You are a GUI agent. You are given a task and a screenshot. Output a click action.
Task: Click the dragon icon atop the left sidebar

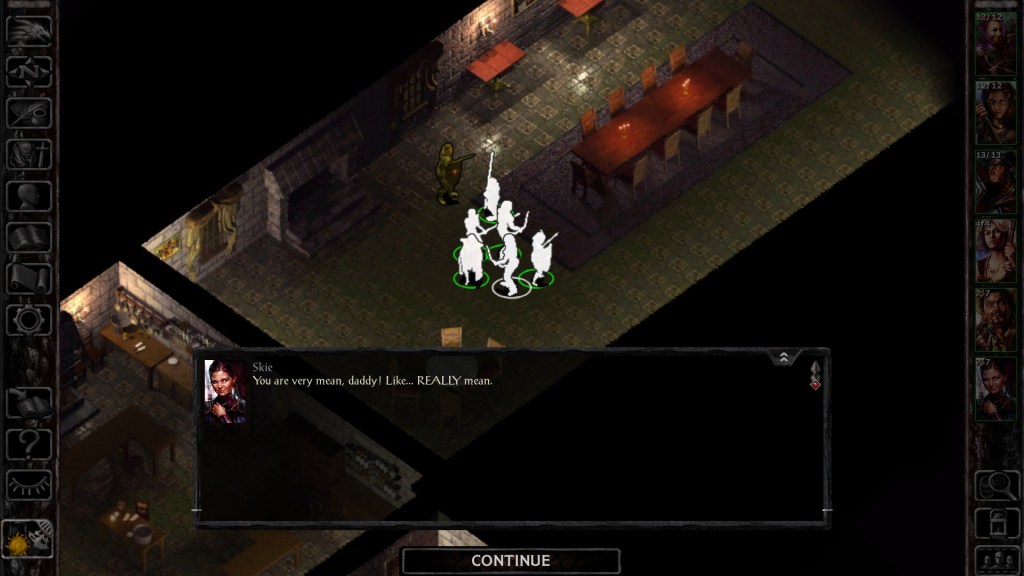pos(29,31)
